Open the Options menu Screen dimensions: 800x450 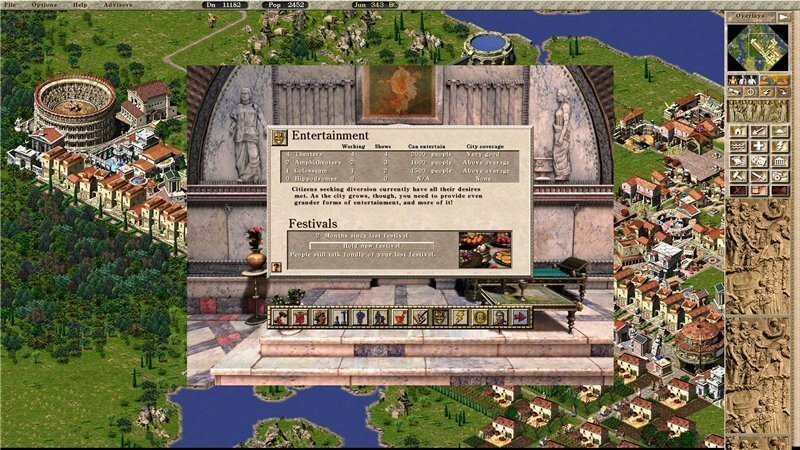tap(44, 5)
